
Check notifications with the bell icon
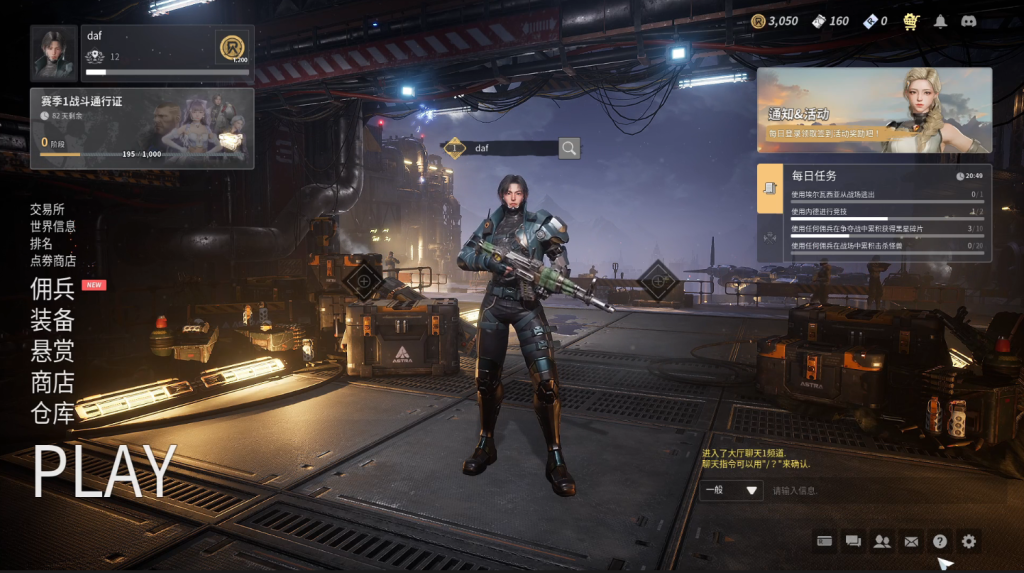tap(940, 21)
